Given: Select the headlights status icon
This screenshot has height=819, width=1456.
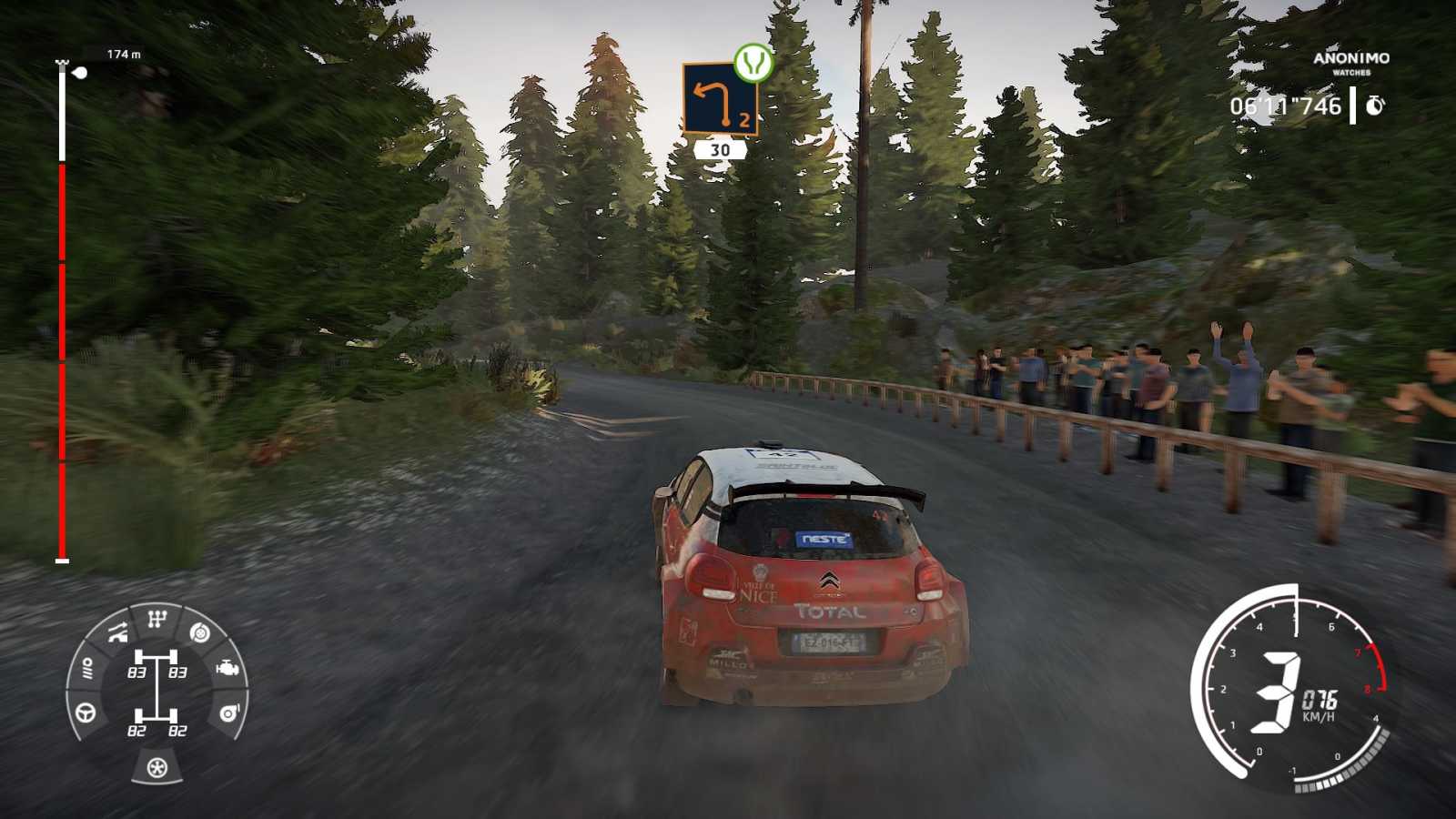Looking at the screenshot, I should 87,670.
